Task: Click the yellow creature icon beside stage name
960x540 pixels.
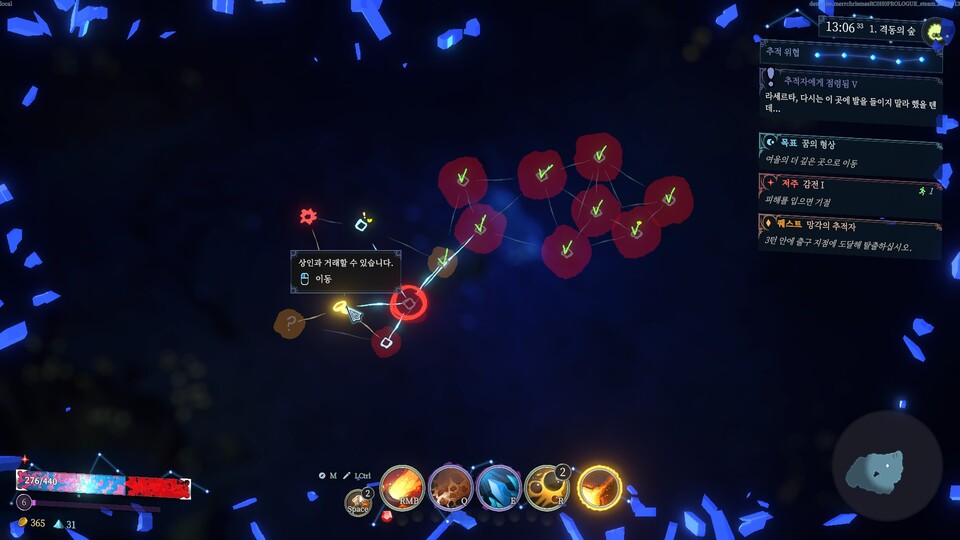Action: (937, 33)
